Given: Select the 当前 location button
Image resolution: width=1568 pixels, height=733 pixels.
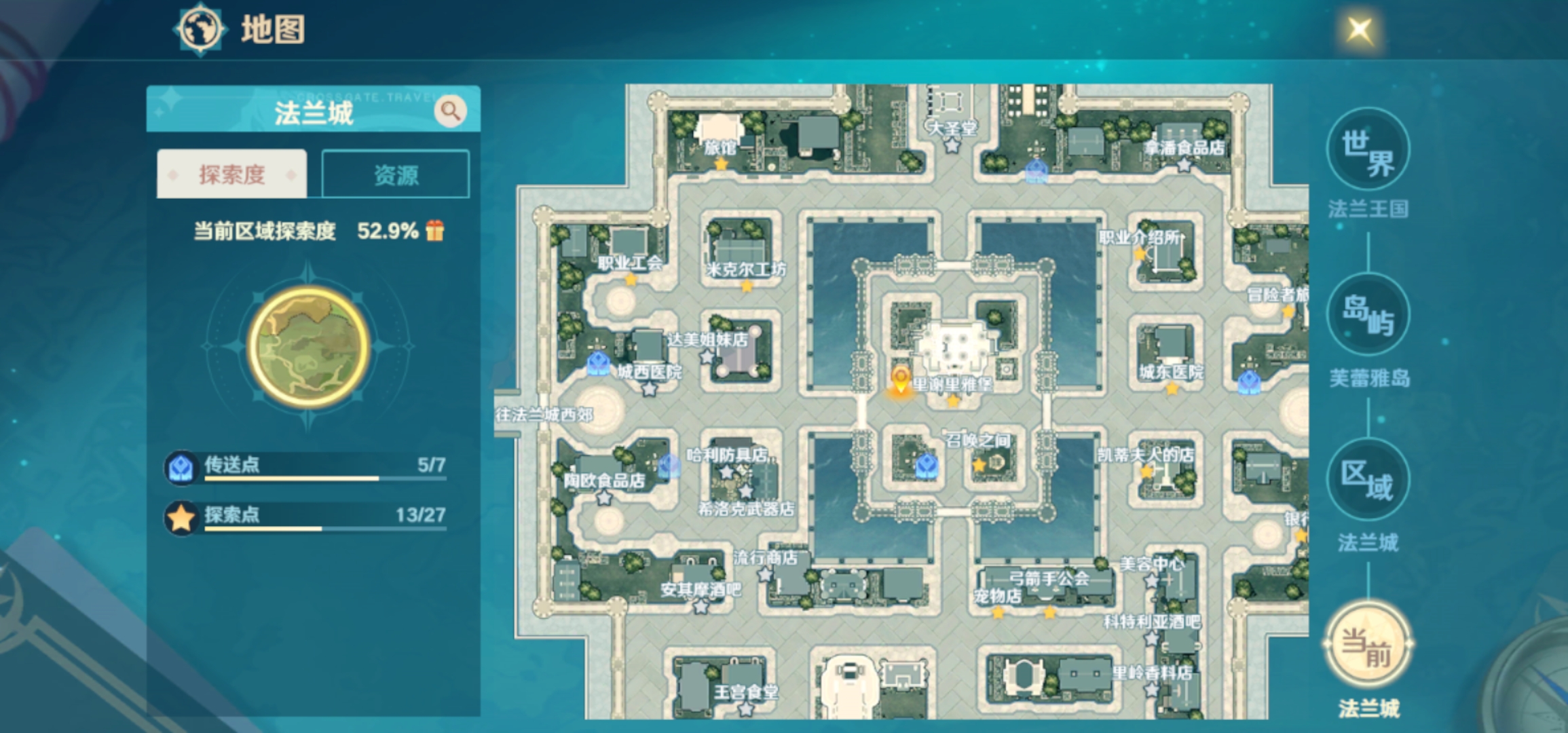Looking at the screenshot, I should pyautogui.click(x=1367, y=645).
